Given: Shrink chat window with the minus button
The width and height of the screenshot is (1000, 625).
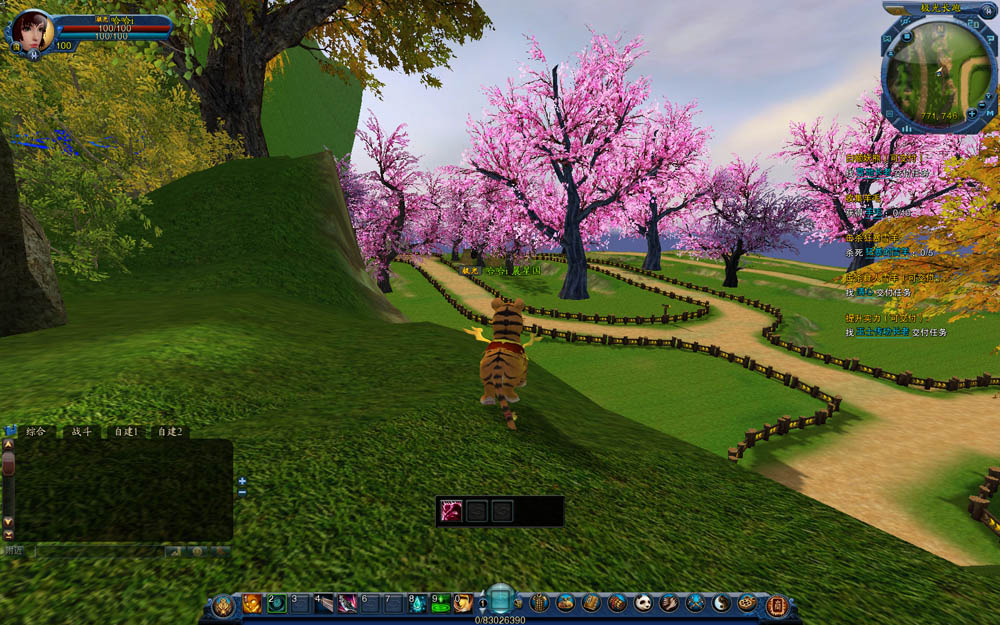Looking at the screenshot, I should [242, 493].
